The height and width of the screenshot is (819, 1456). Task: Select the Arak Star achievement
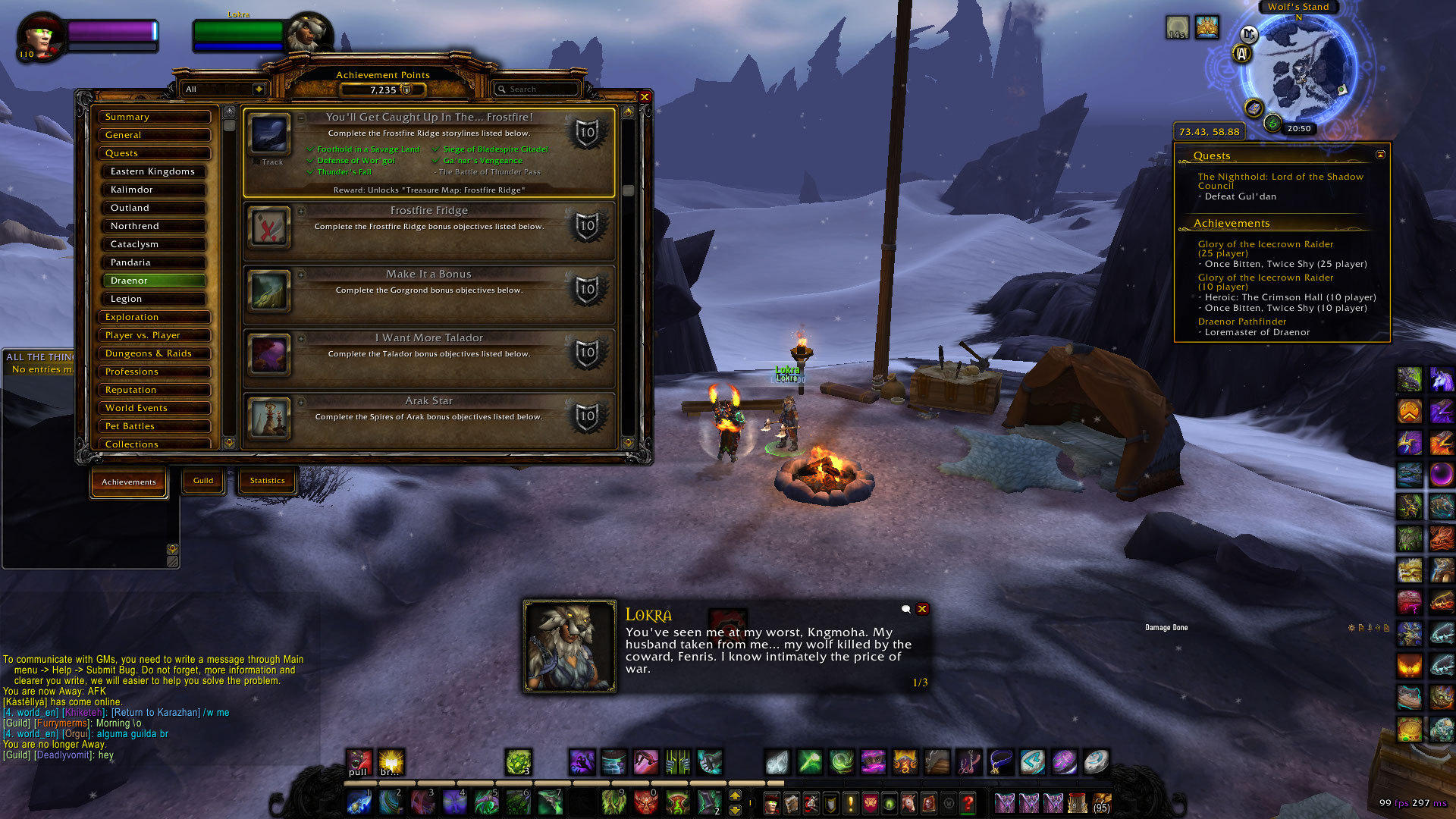(x=428, y=401)
